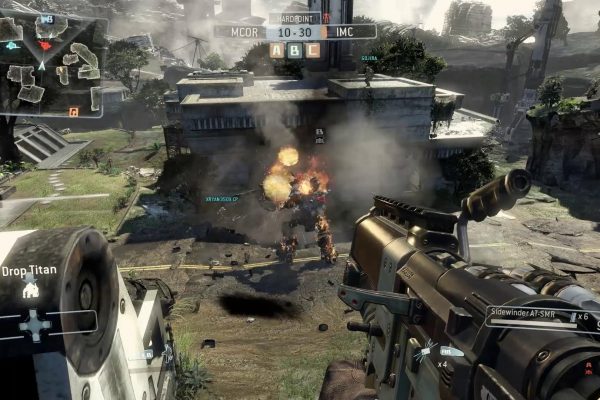The height and width of the screenshot is (400, 600).
Task: Click the minimap radar panel
Action: 52,65
